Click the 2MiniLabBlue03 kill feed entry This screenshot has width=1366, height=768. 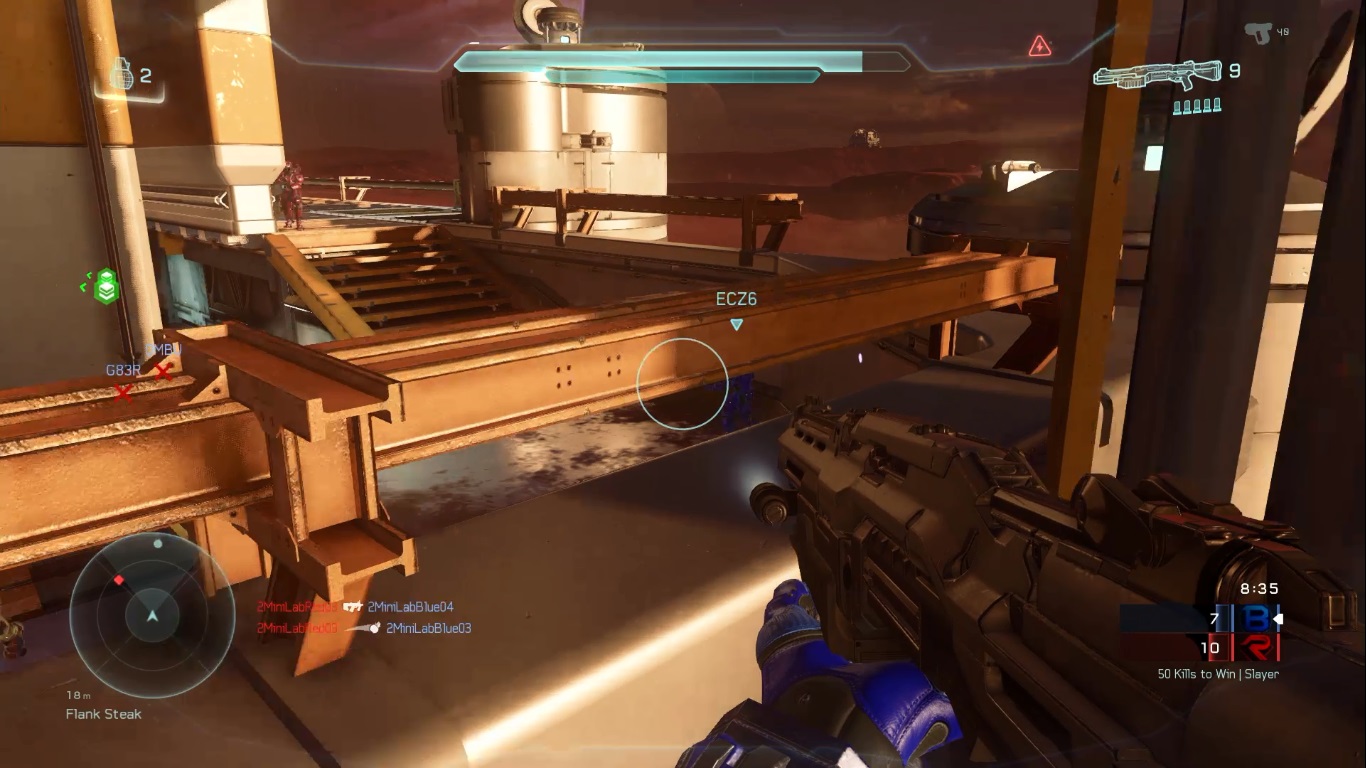(x=428, y=628)
